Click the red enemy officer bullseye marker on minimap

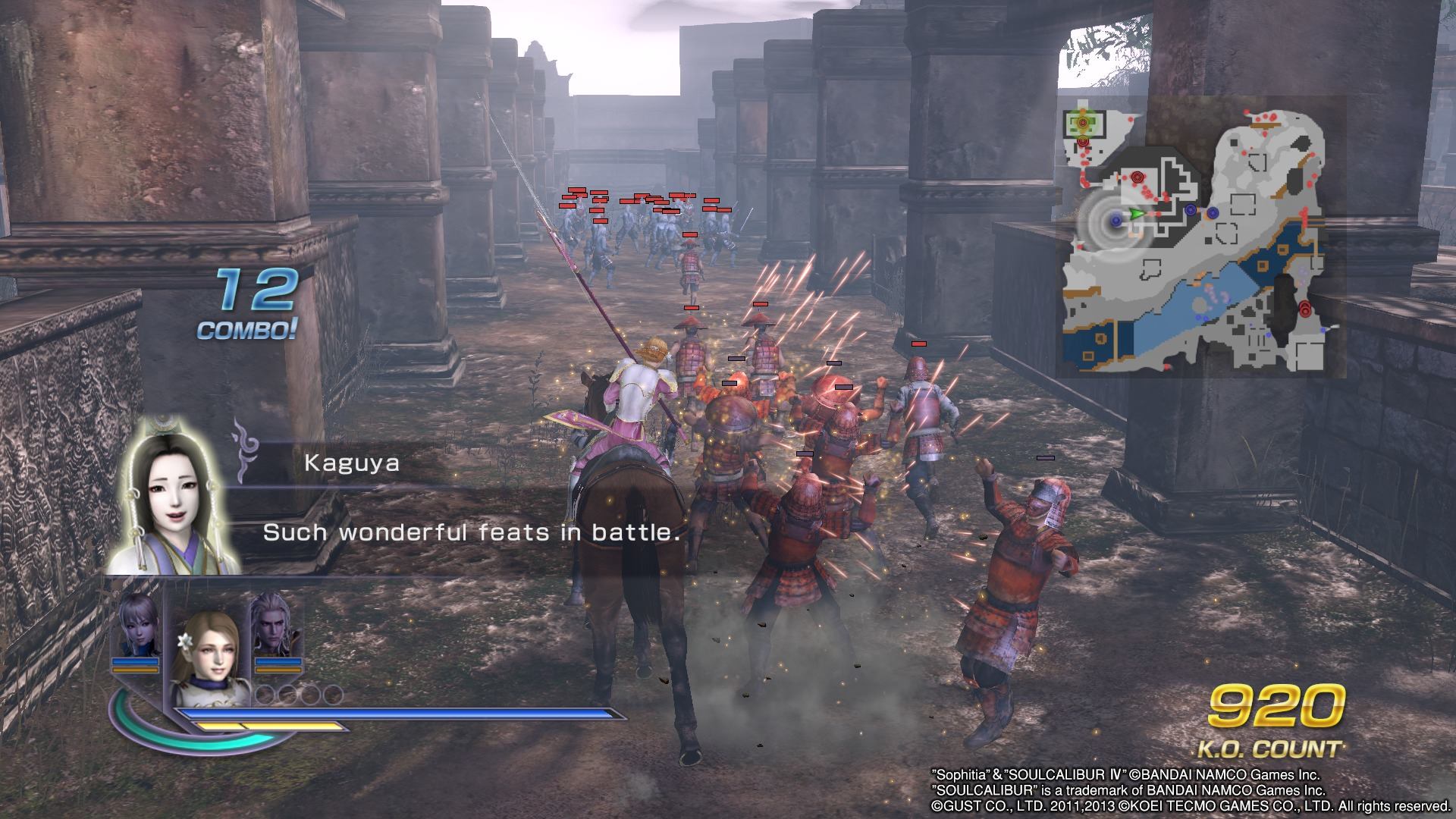click(x=1137, y=176)
